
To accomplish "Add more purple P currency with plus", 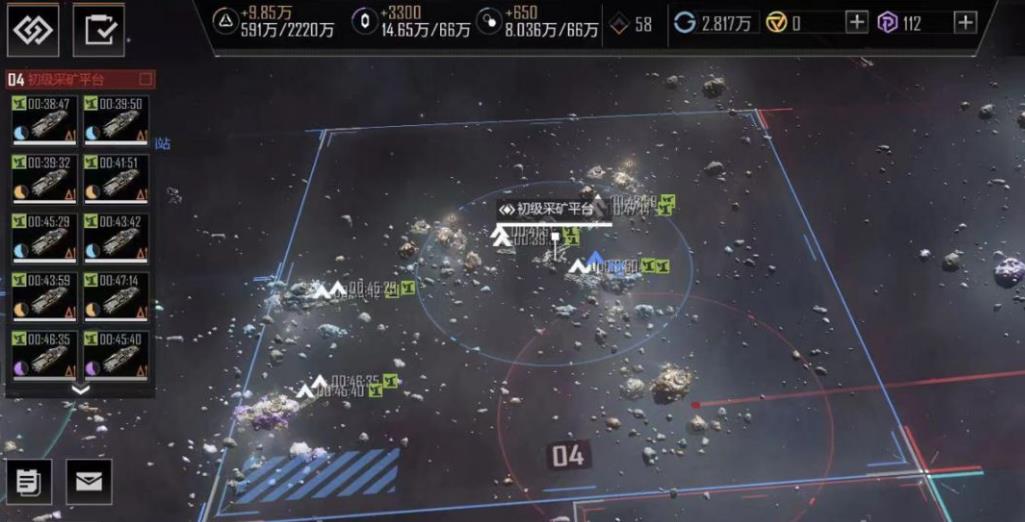I will pyautogui.click(x=964, y=23).
